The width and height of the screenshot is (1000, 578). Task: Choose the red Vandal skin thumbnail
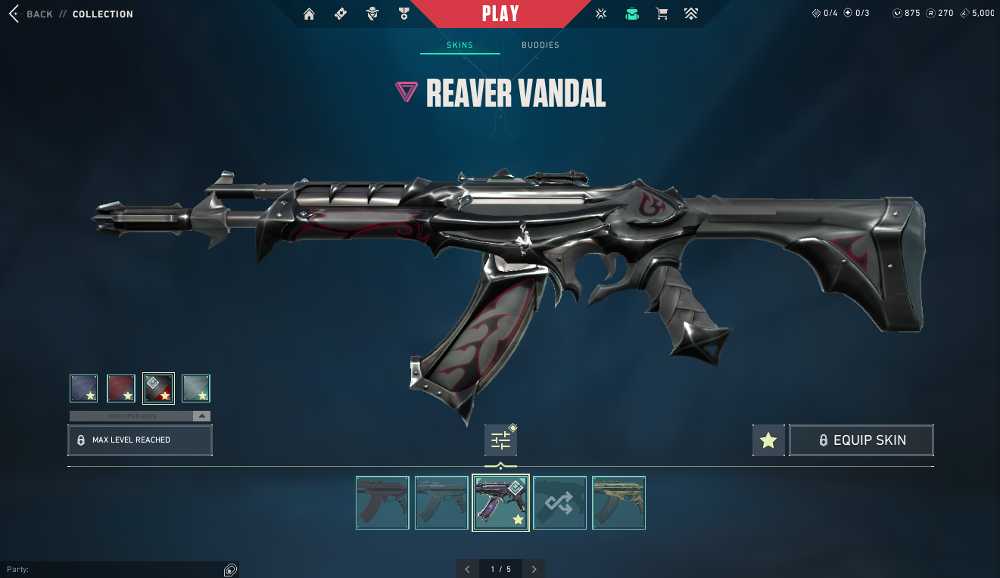382,503
